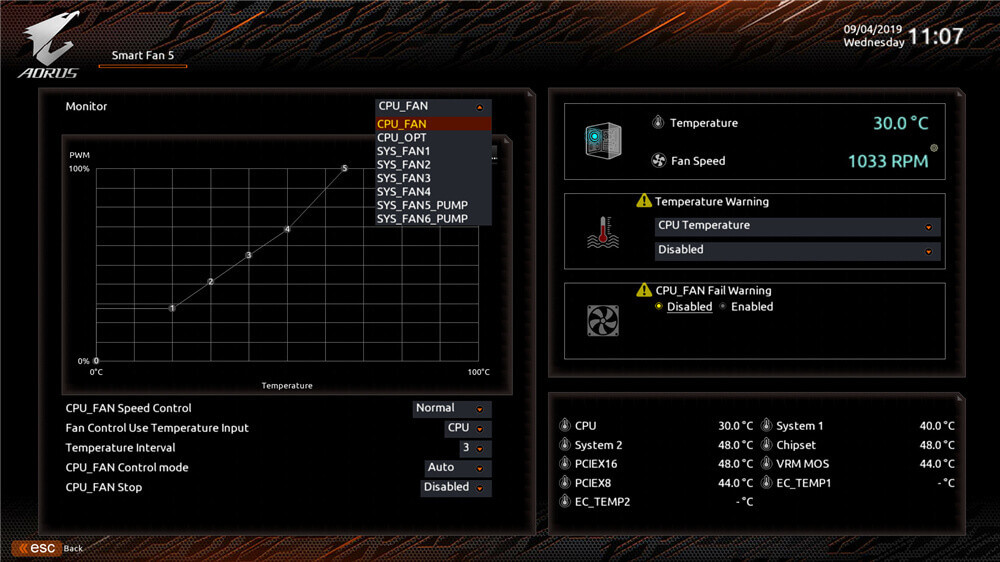Open Fan Control Use Temperature Input dropdown
This screenshot has height=562, width=1000.
pos(467,428)
